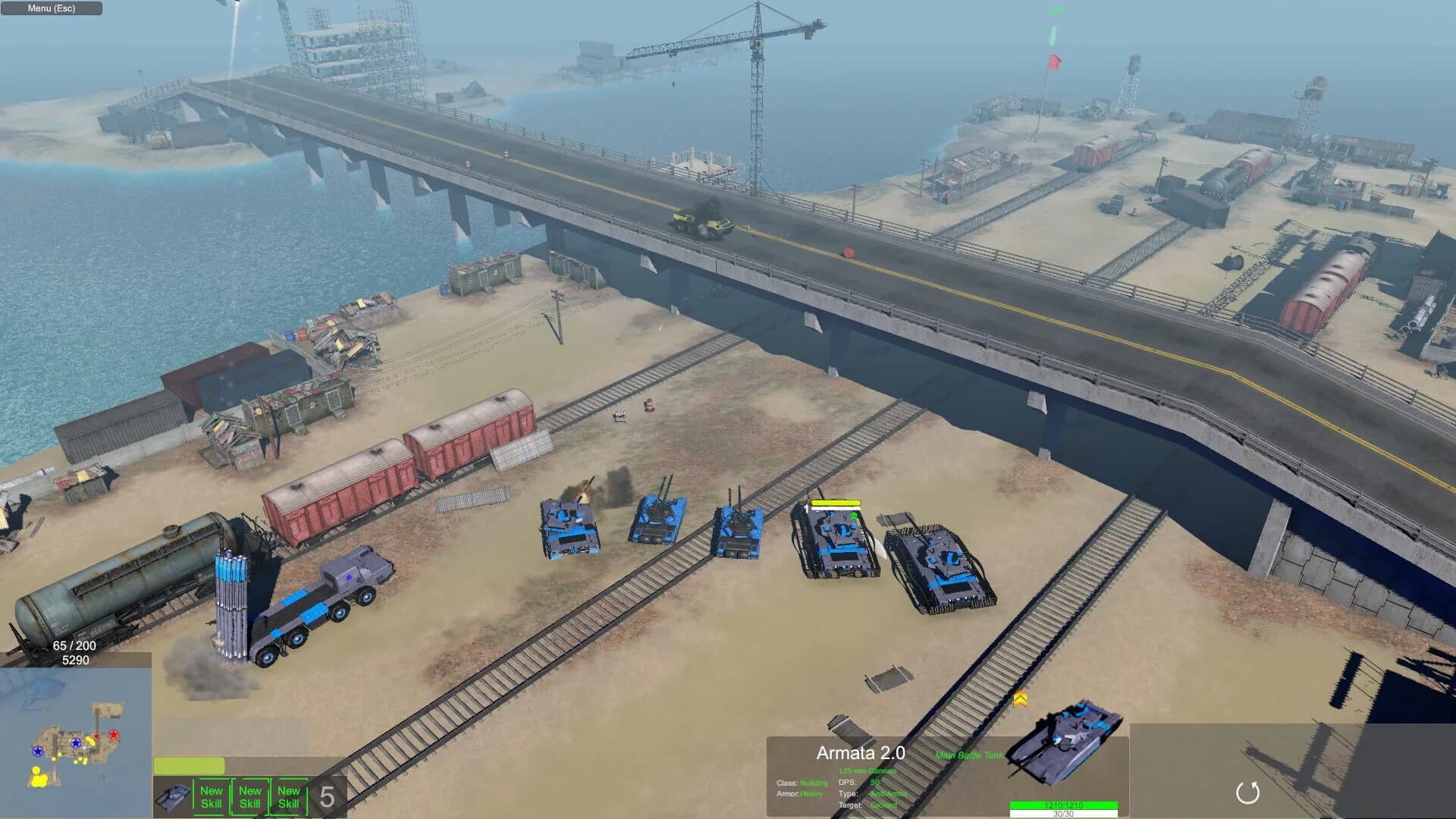Select the tank portrait in the command bar
Image resolution: width=1456 pixels, height=819 pixels.
(173, 796)
